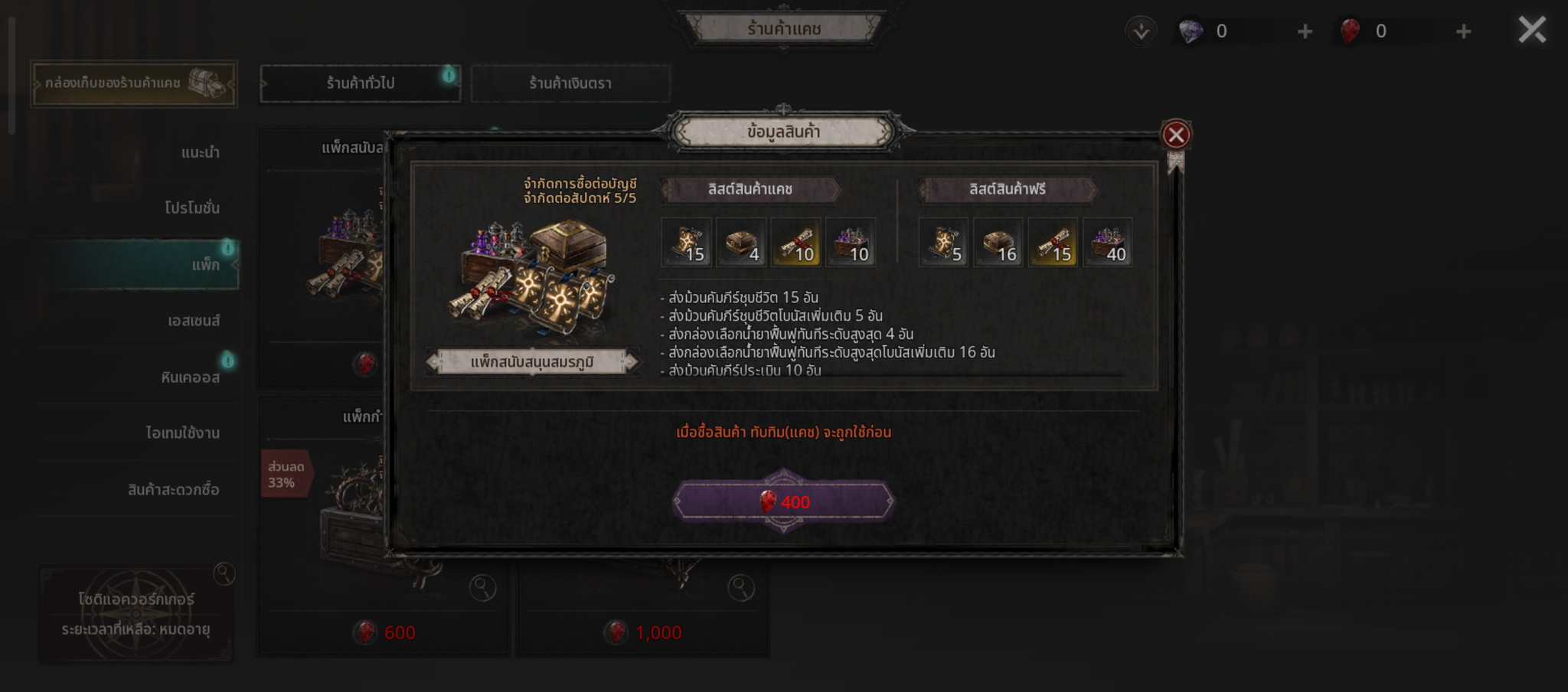Buy the pack for 400 rubies
The image size is (1568, 692).
coord(783,502)
